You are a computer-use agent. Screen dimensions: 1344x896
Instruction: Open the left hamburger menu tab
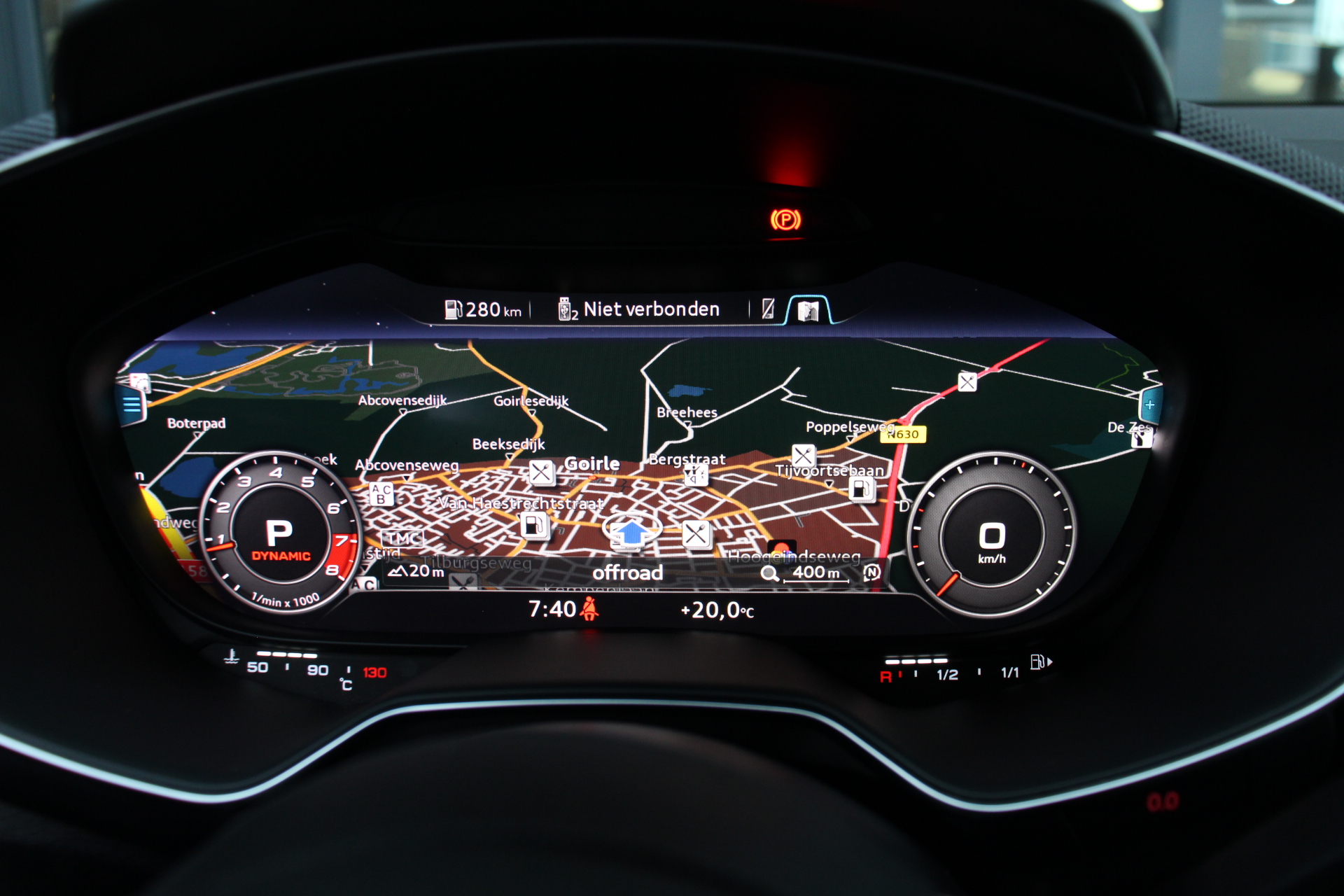coord(132,405)
